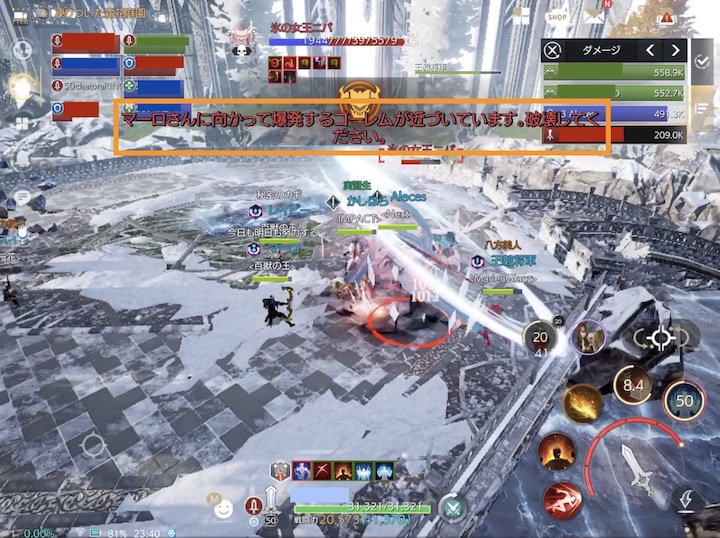
Task: Trigger the dodge arrow button
Action: (686, 498)
